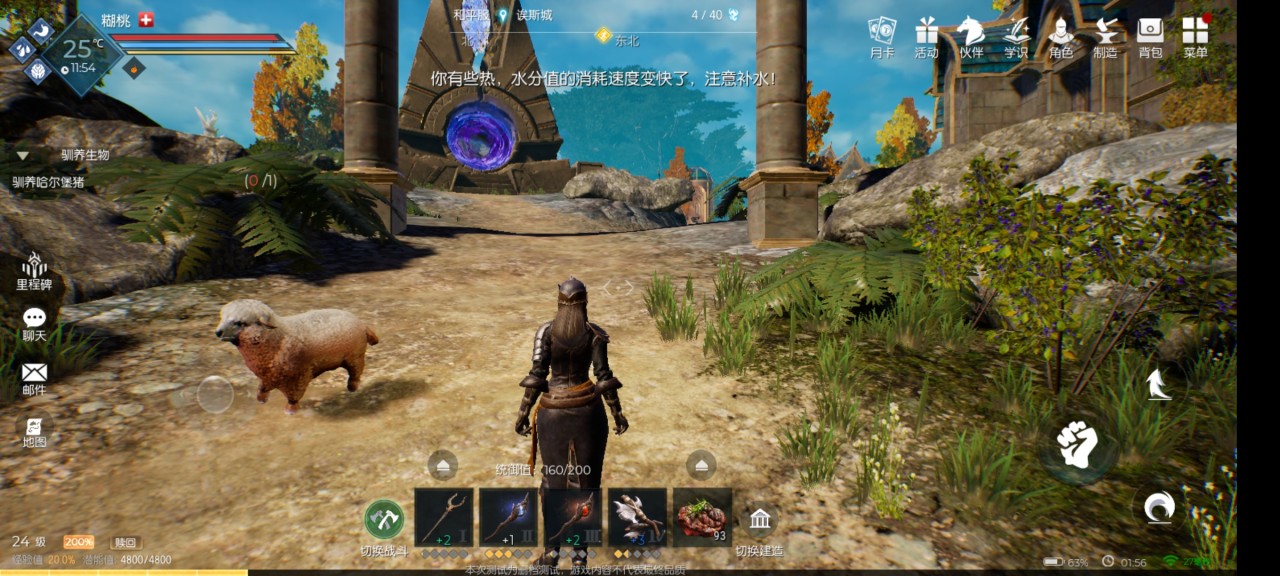The width and height of the screenshot is (1280, 576).
Task: Open the 邮件 mail inbox
Action: click(34, 377)
